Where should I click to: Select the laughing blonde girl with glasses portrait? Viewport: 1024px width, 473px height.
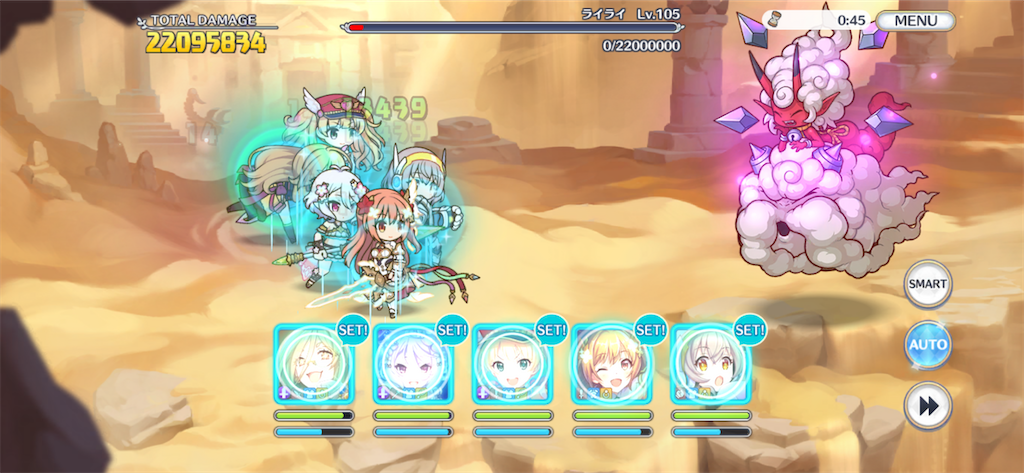(x=312, y=364)
